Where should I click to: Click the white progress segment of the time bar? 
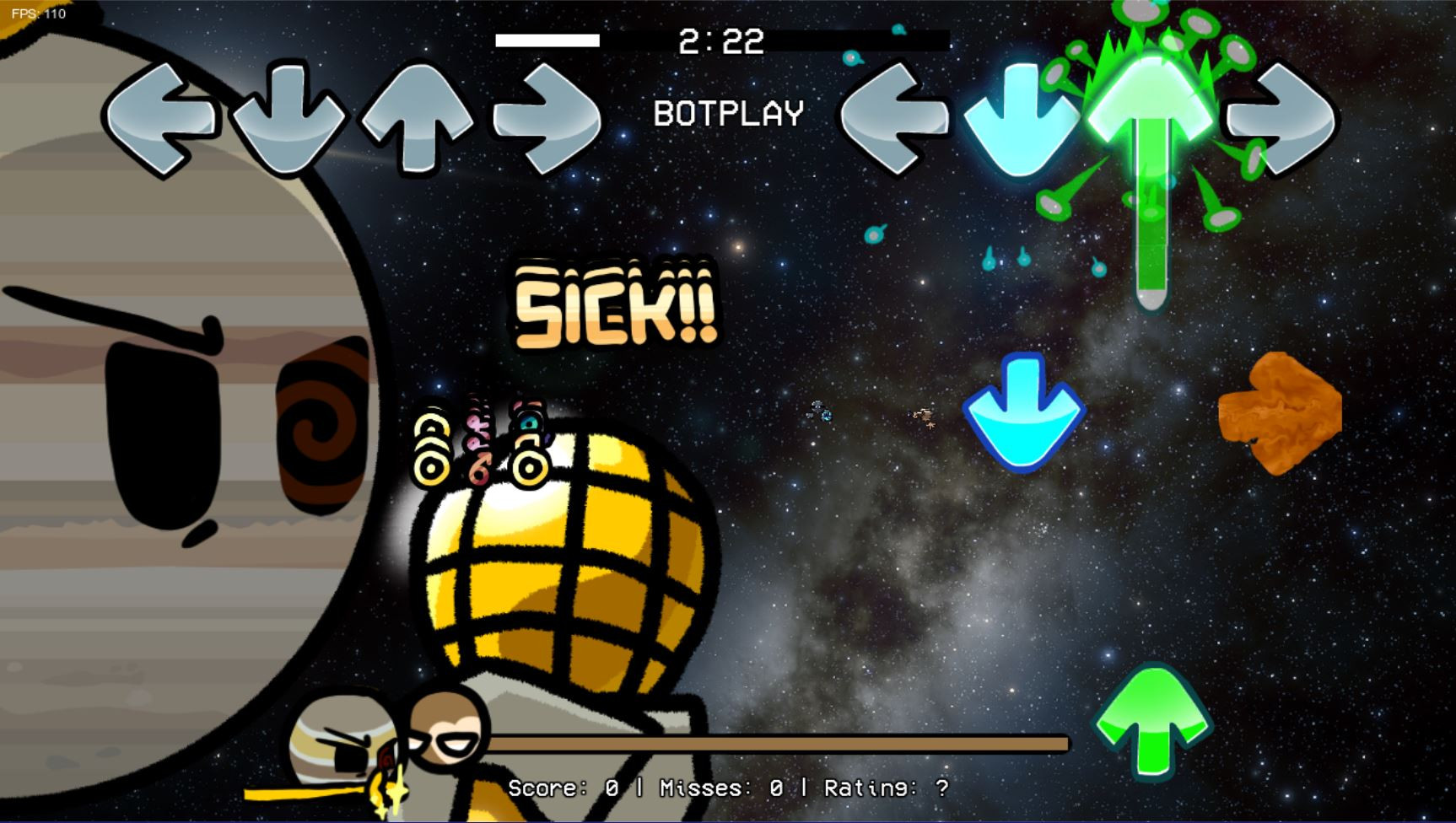[x=548, y=39]
